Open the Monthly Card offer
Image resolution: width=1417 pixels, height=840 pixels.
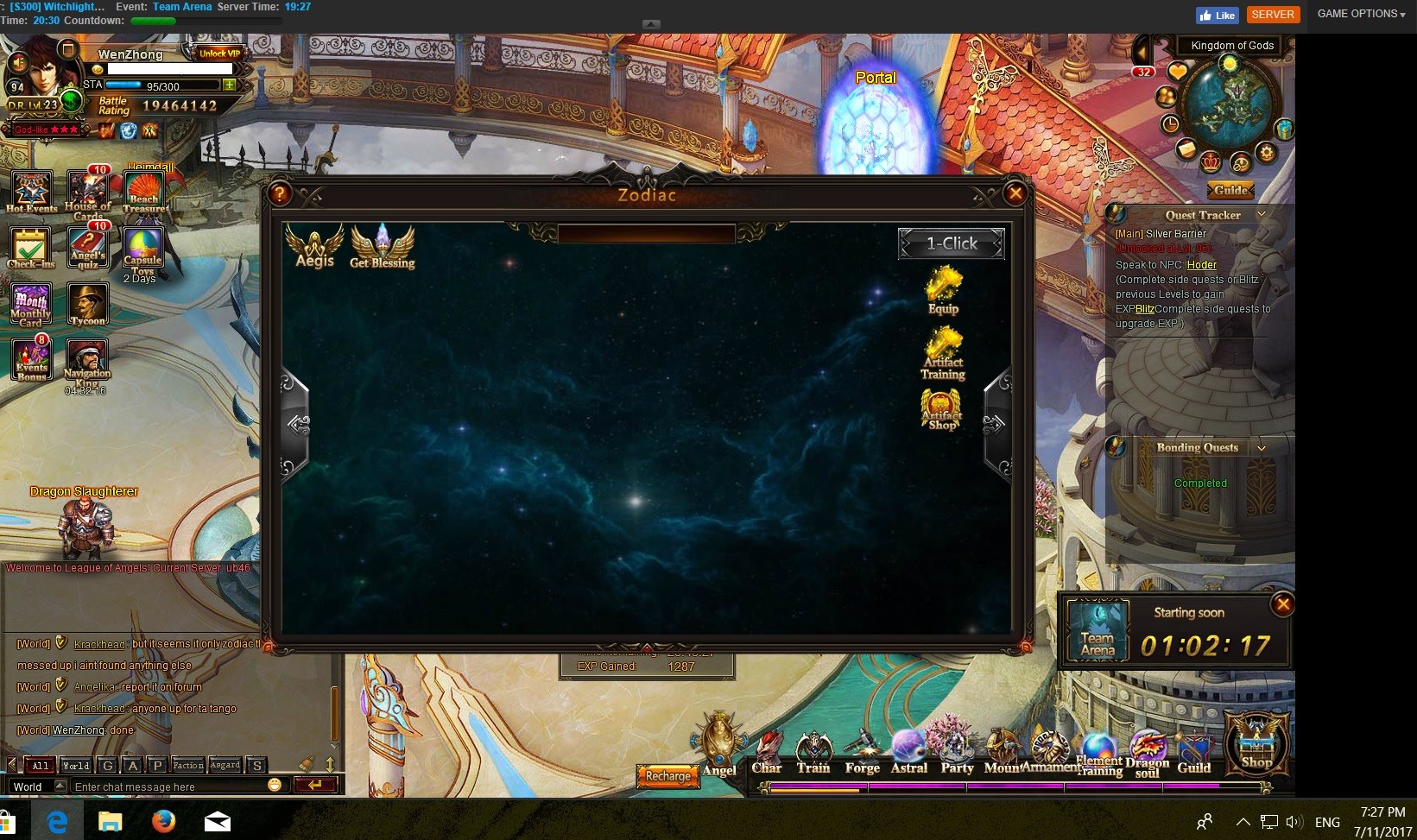point(31,304)
